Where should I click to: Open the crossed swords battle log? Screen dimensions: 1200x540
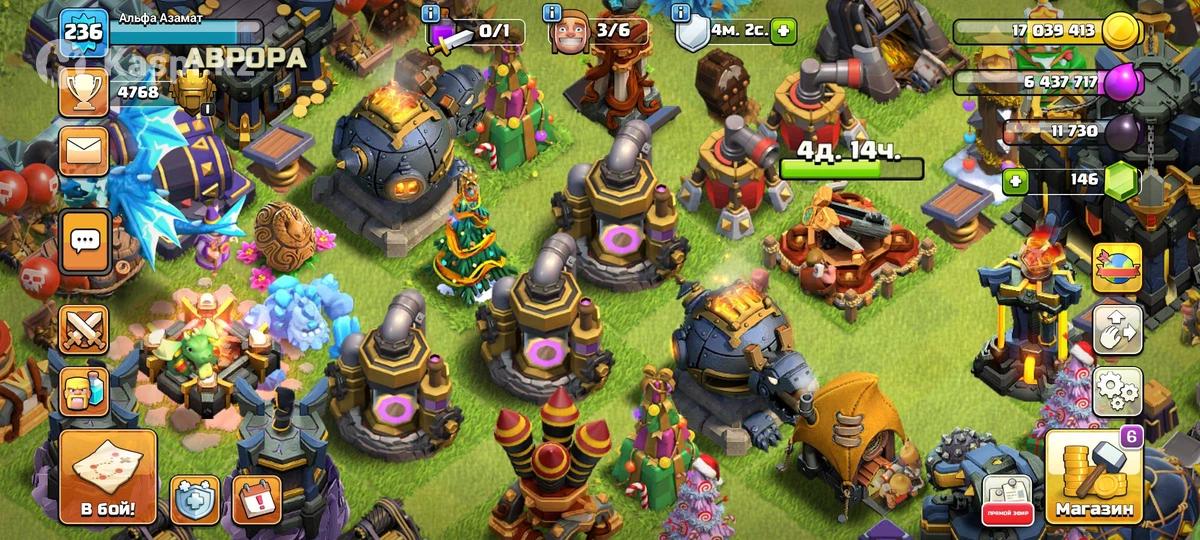tap(84, 329)
